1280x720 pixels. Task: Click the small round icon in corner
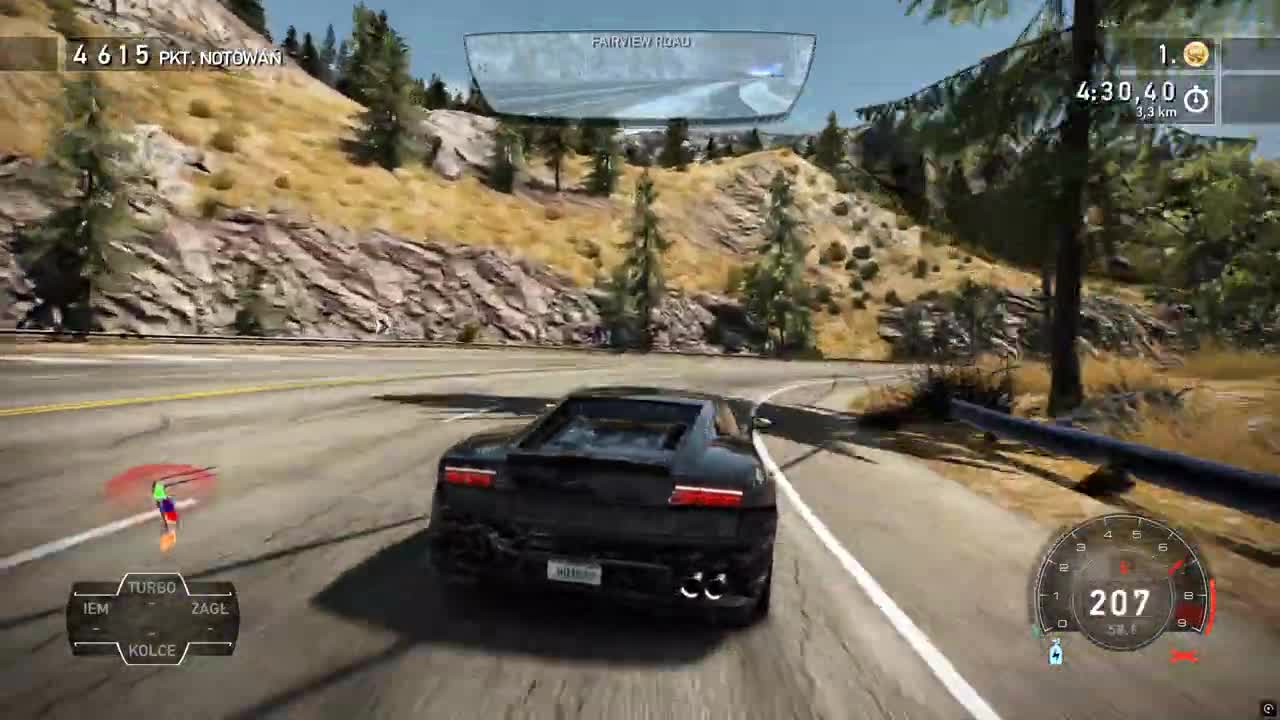coord(1269,709)
